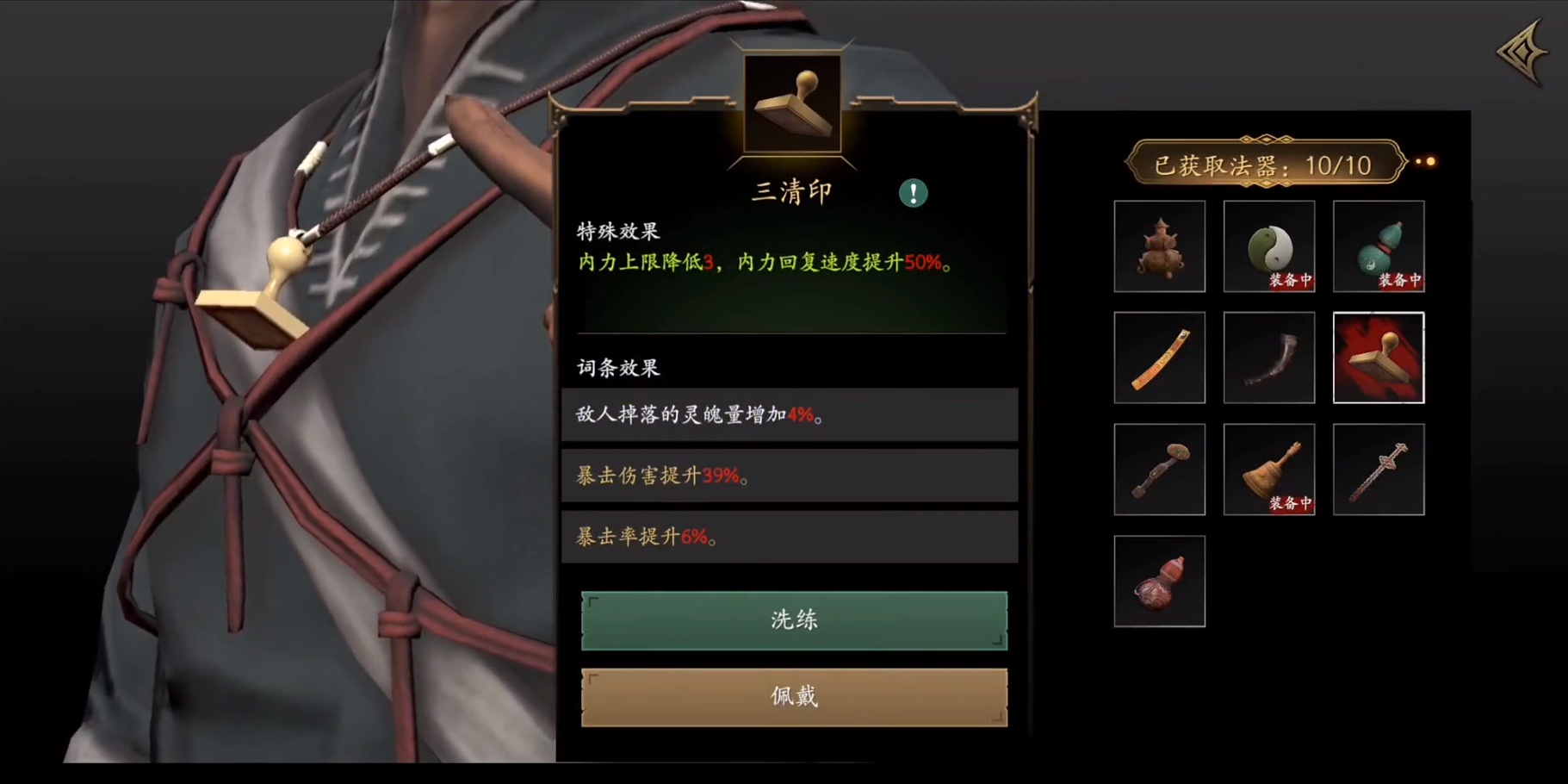Switch to the second artifact page dot
The image size is (1568, 784).
(x=1431, y=161)
